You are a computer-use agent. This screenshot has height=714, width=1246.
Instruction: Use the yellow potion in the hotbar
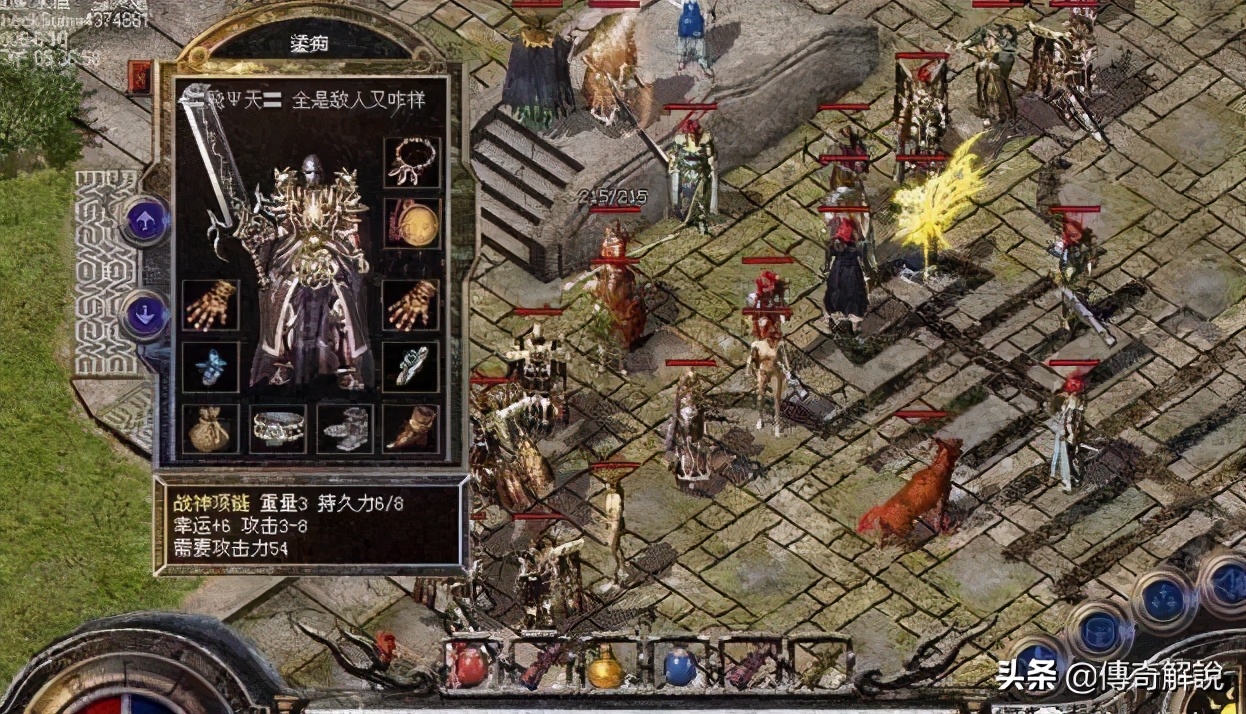tap(604, 667)
